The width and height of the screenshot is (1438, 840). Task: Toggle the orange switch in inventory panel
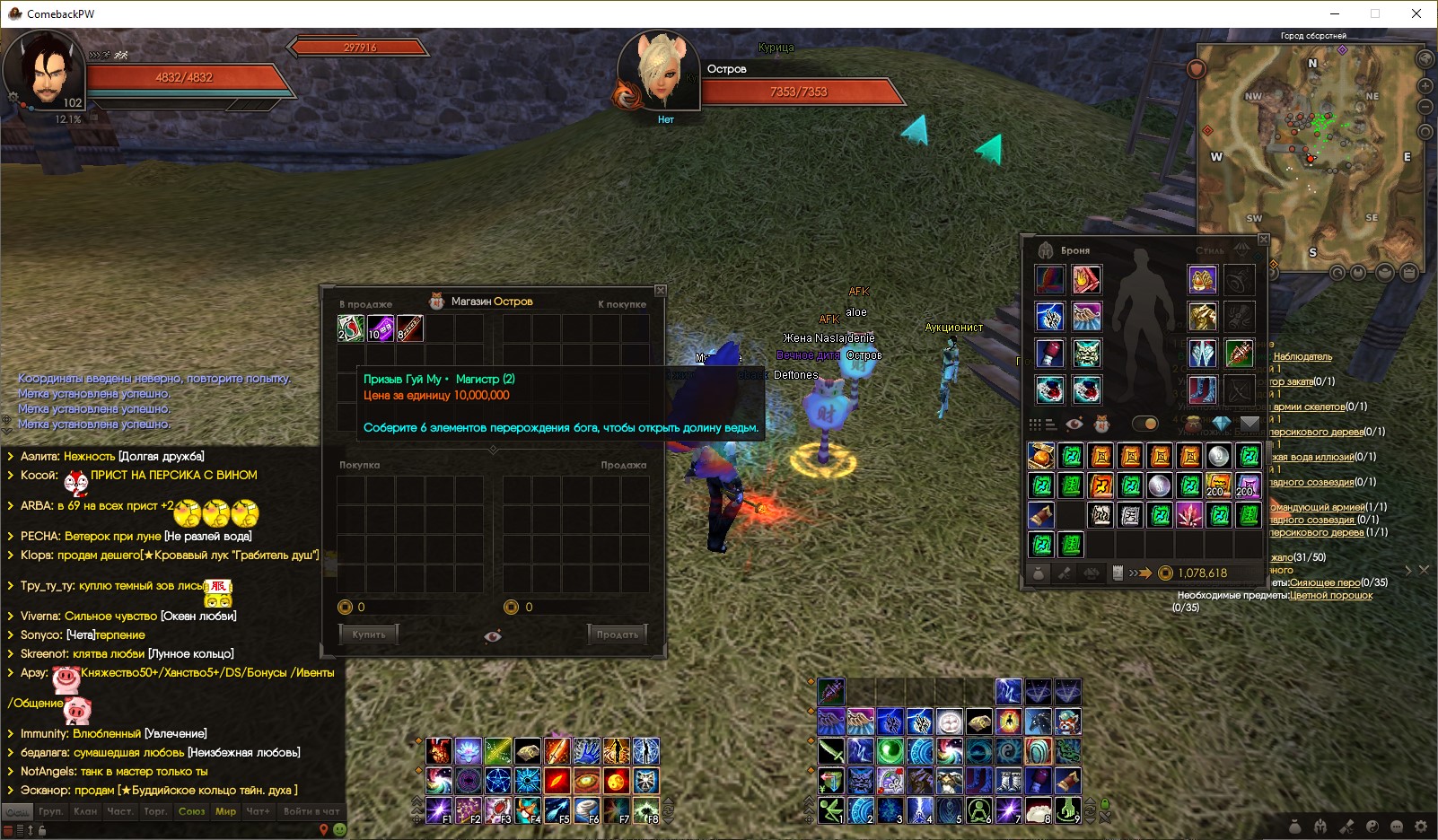click(x=1144, y=424)
